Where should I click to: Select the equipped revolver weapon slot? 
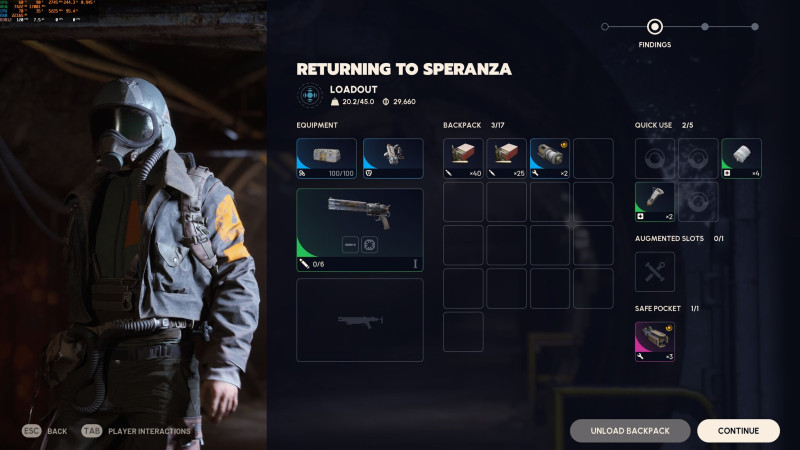(x=360, y=230)
